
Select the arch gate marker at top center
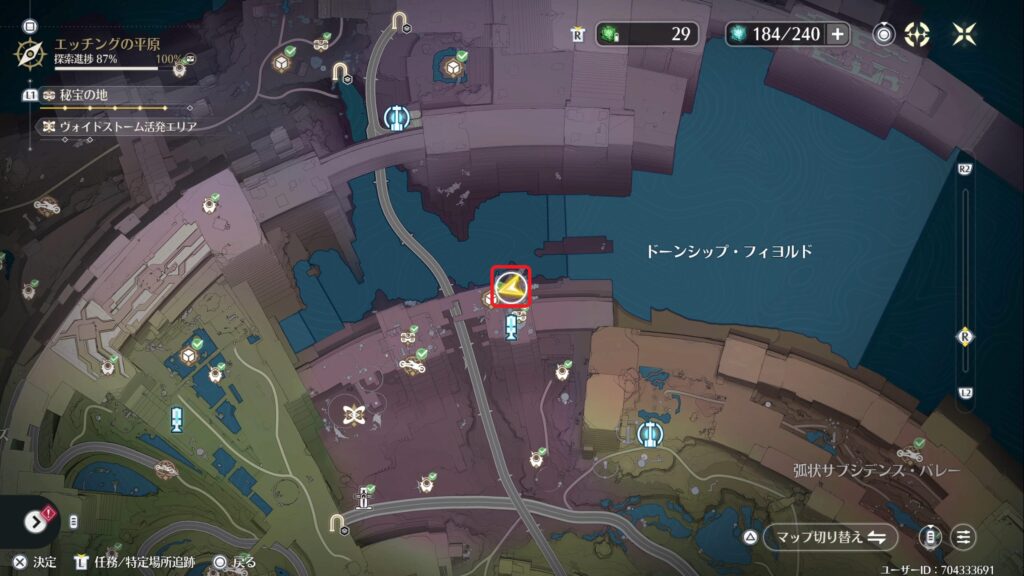click(x=401, y=22)
